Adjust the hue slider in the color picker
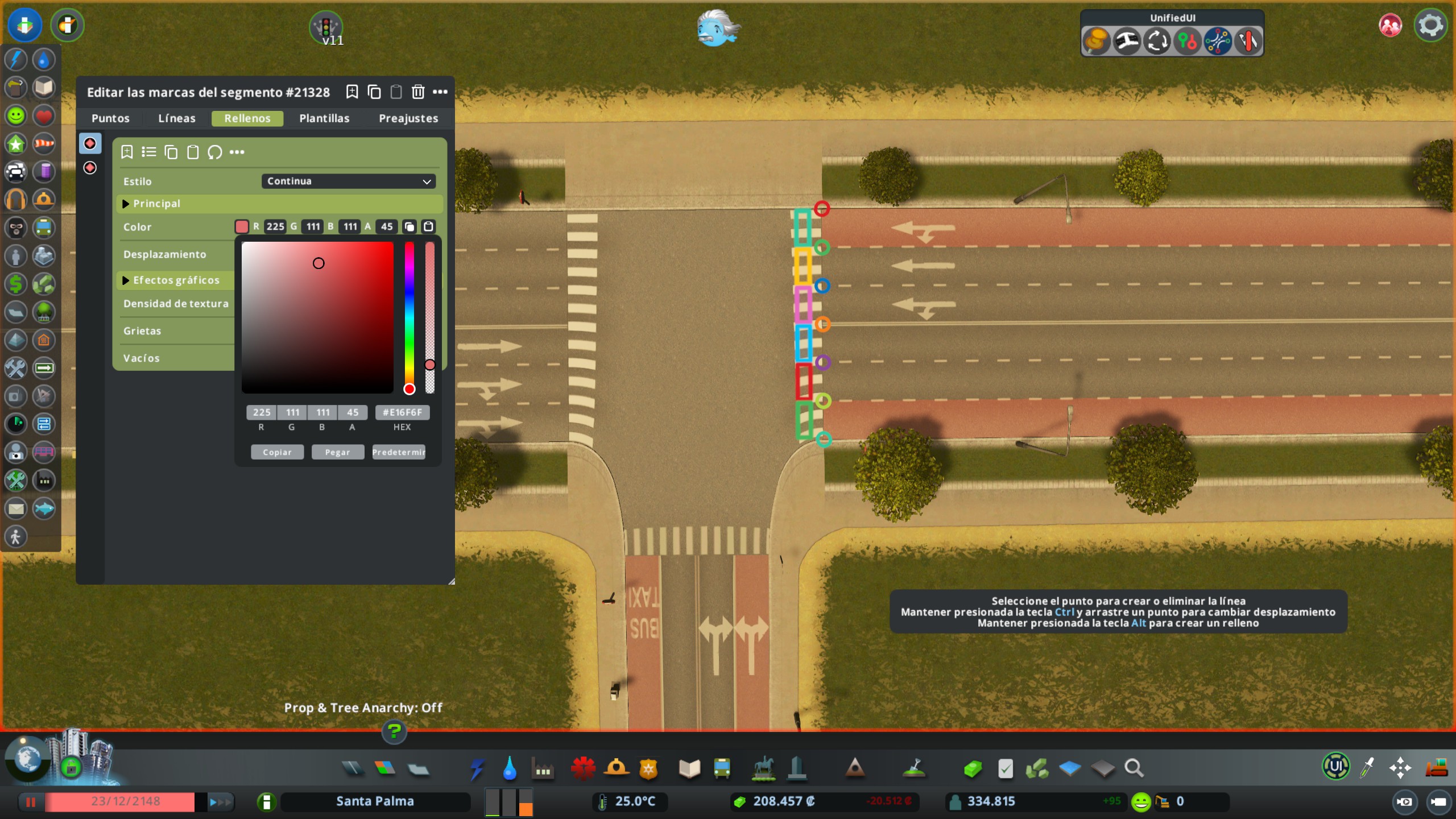The width and height of the screenshot is (1456, 819). pos(408,316)
